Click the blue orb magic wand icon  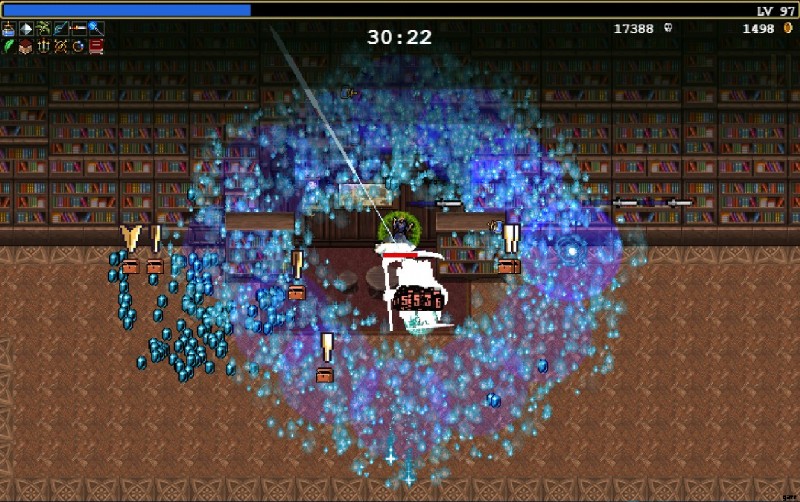click(96, 28)
